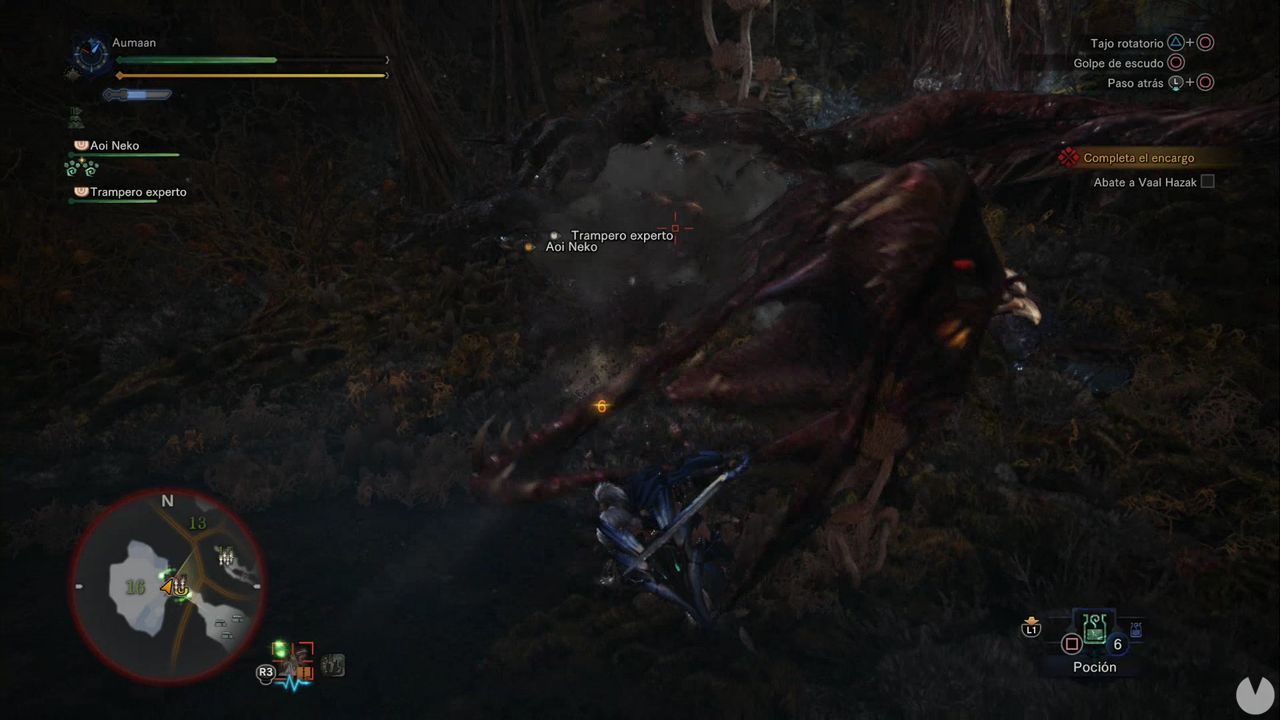Screen dimensions: 1280x720
Task: Select the Poción item icon in the item bar
Action: [x=1095, y=630]
